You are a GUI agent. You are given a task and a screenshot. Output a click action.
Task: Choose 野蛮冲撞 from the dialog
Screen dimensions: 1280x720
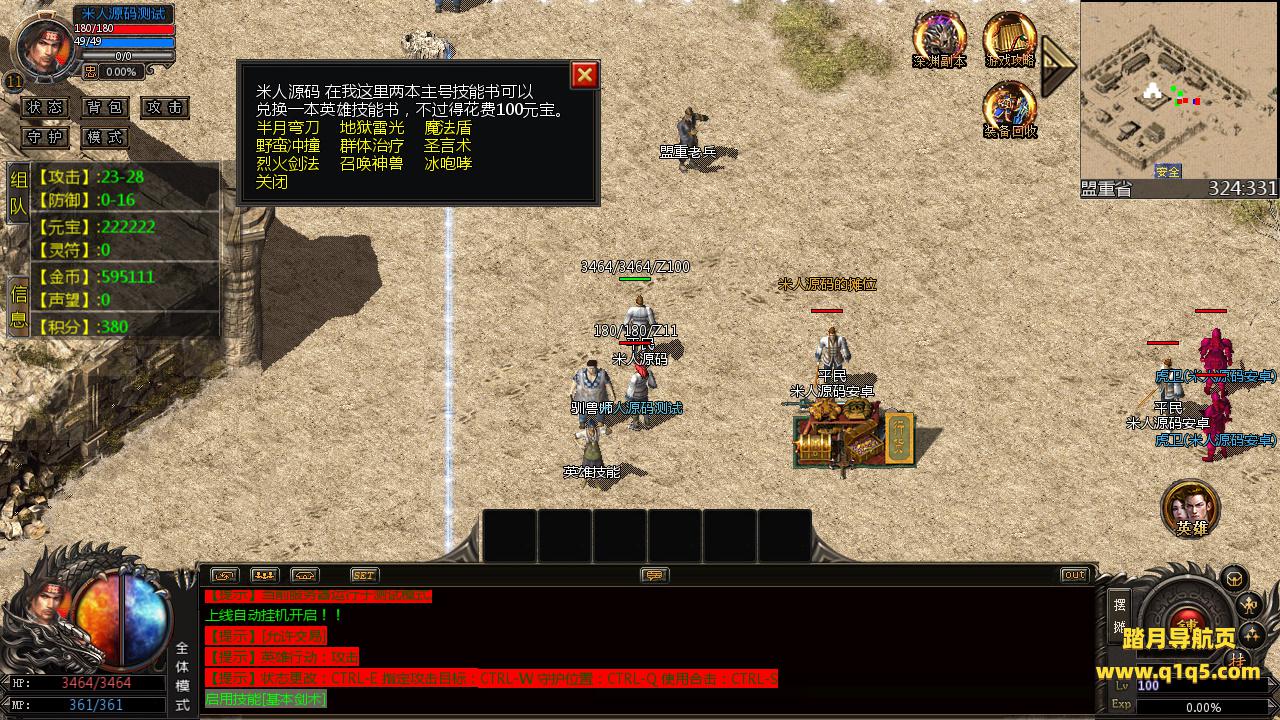[x=287, y=146]
